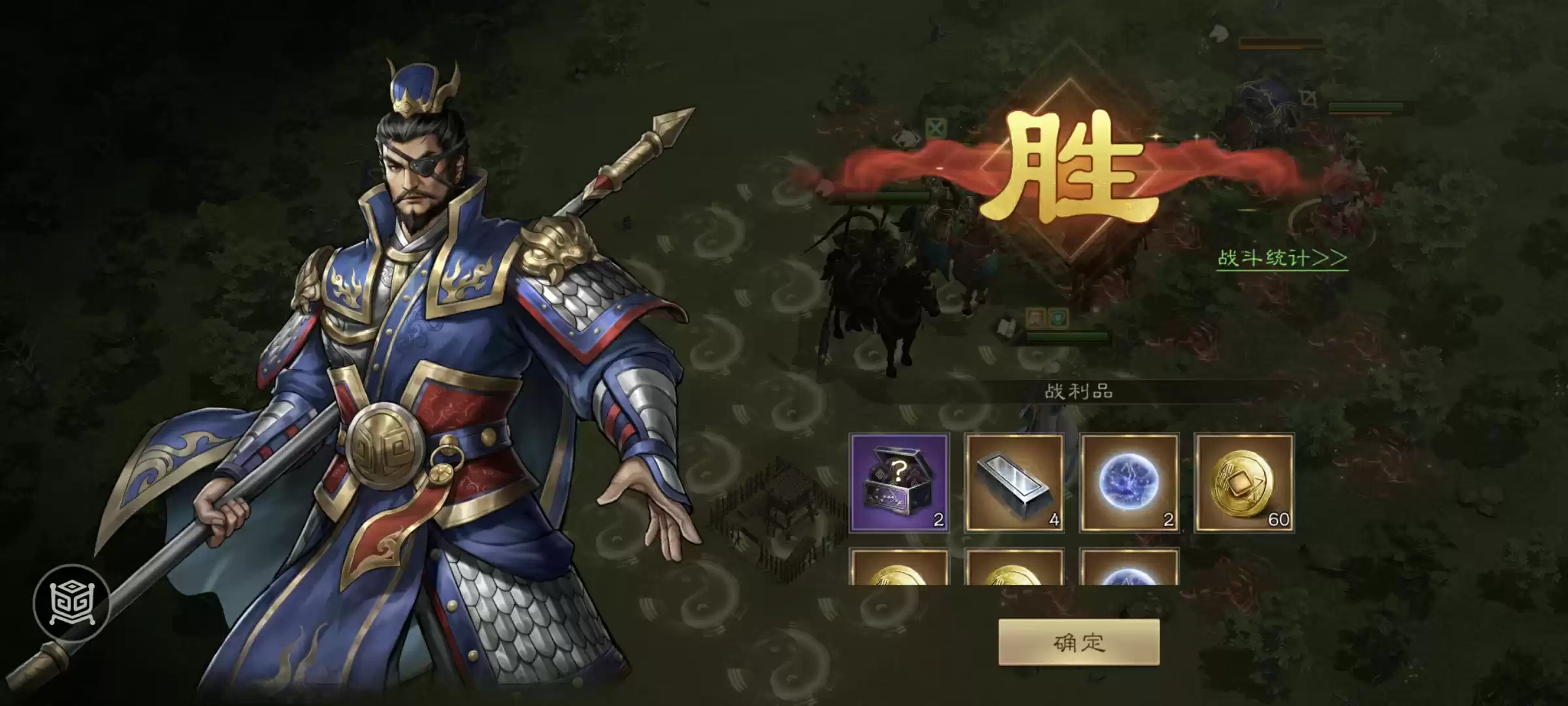Click the green X battle marker on the battlefield
This screenshot has width=1568, height=706.
pos(936,127)
